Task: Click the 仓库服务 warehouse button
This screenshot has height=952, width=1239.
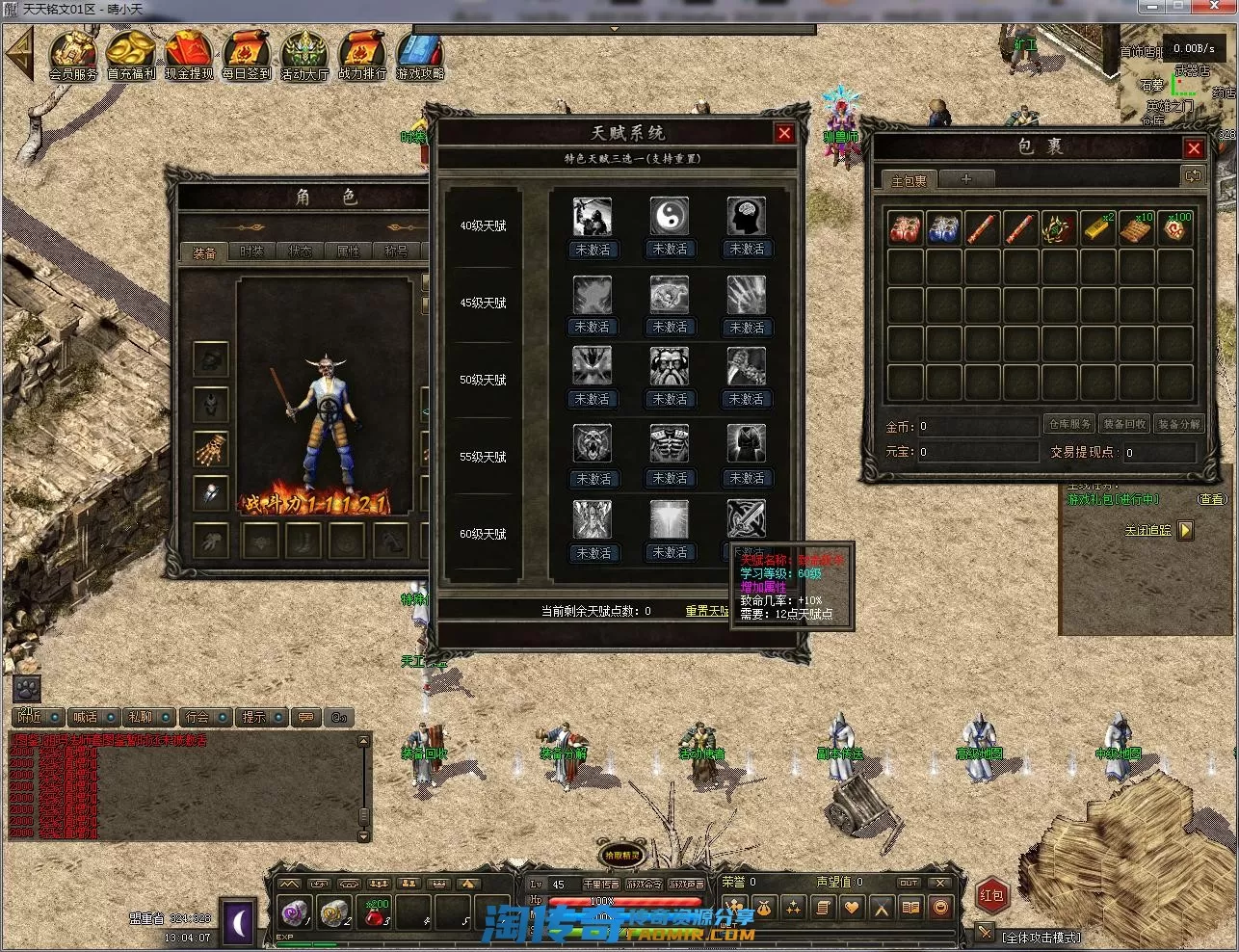Action: [x=1069, y=424]
